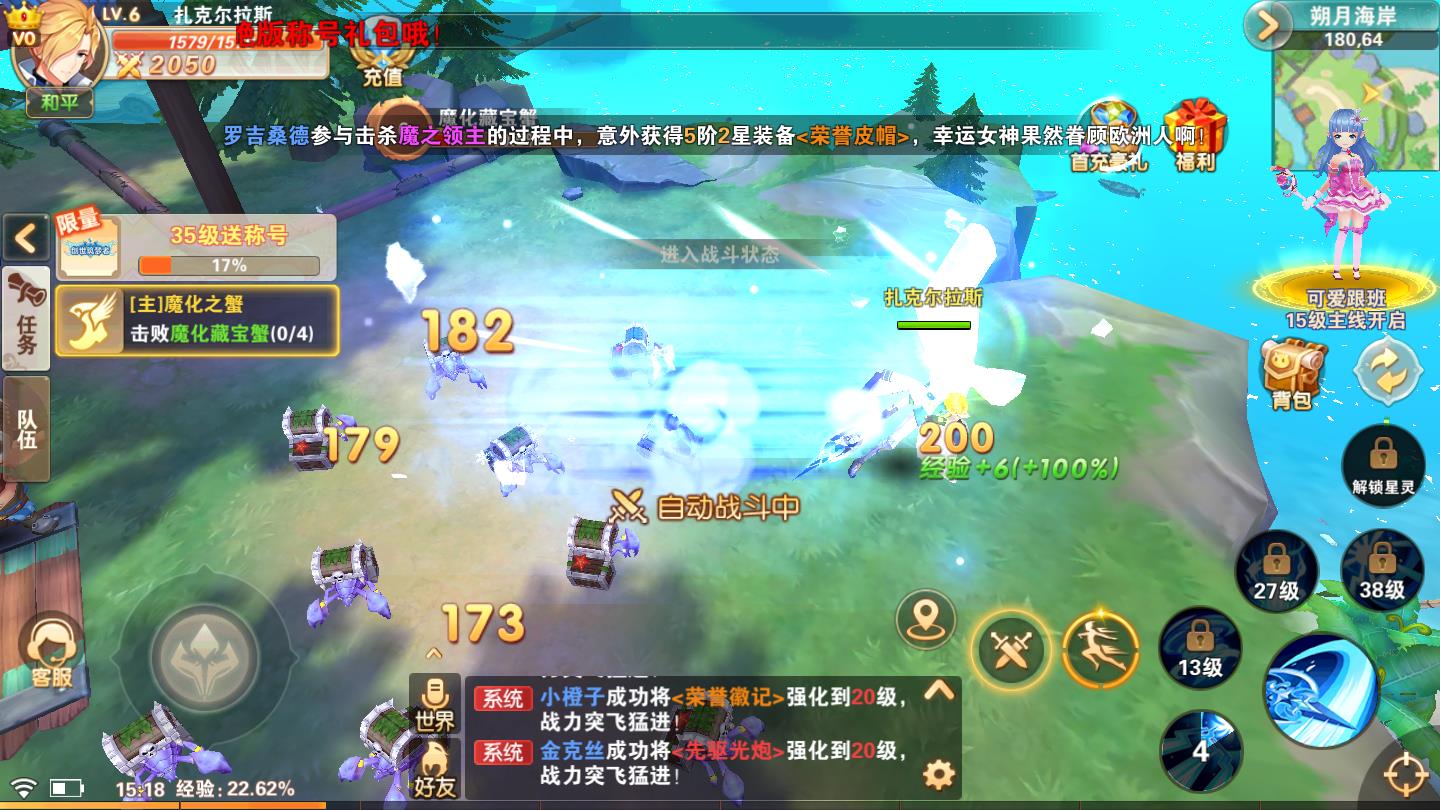Collapse the top-right menu arrow
Image resolution: width=1440 pixels, height=810 pixels.
[x=1268, y=25]
